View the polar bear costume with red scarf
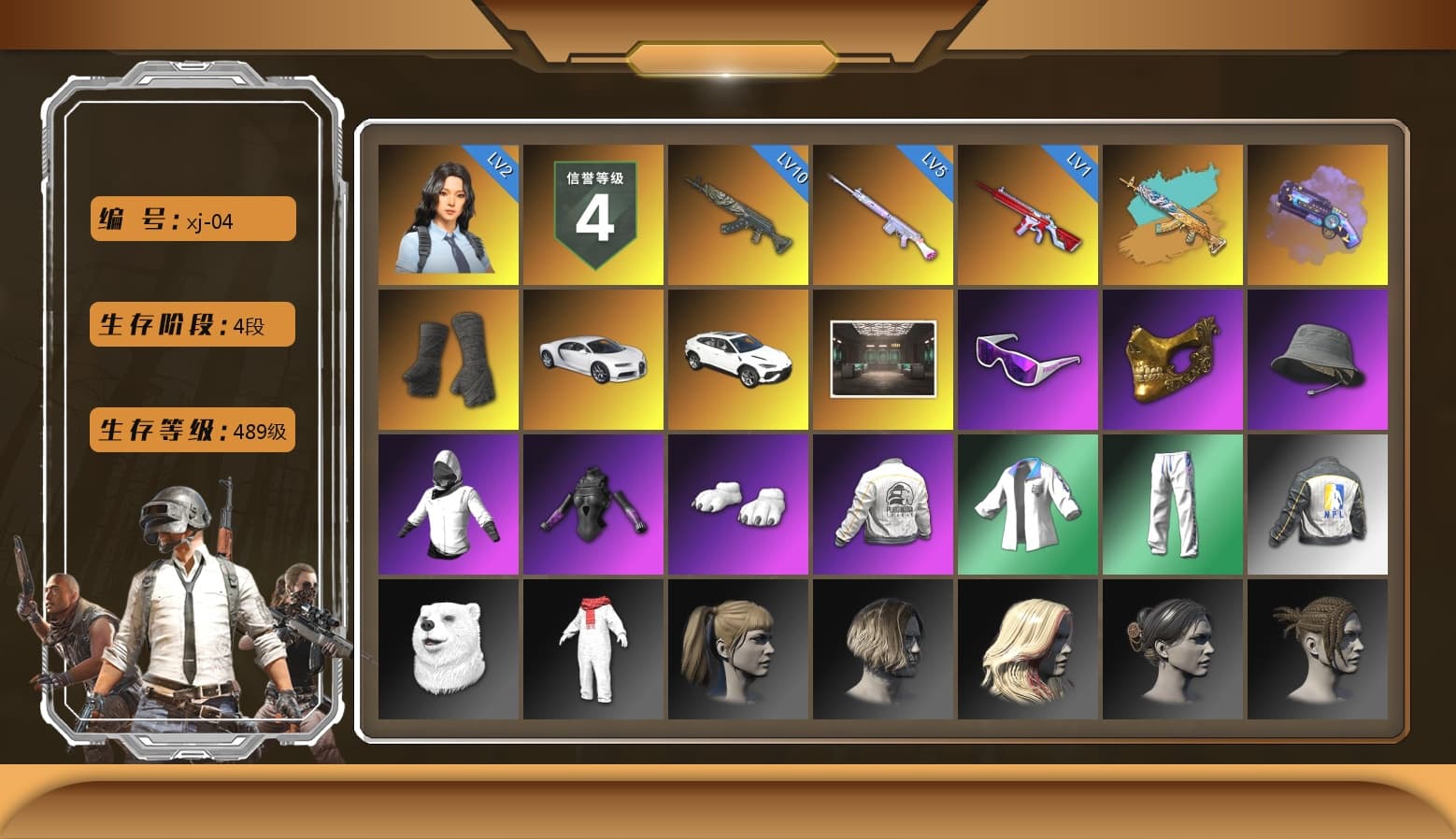Viewport: 1456px width, 839px height. point(592,649)
